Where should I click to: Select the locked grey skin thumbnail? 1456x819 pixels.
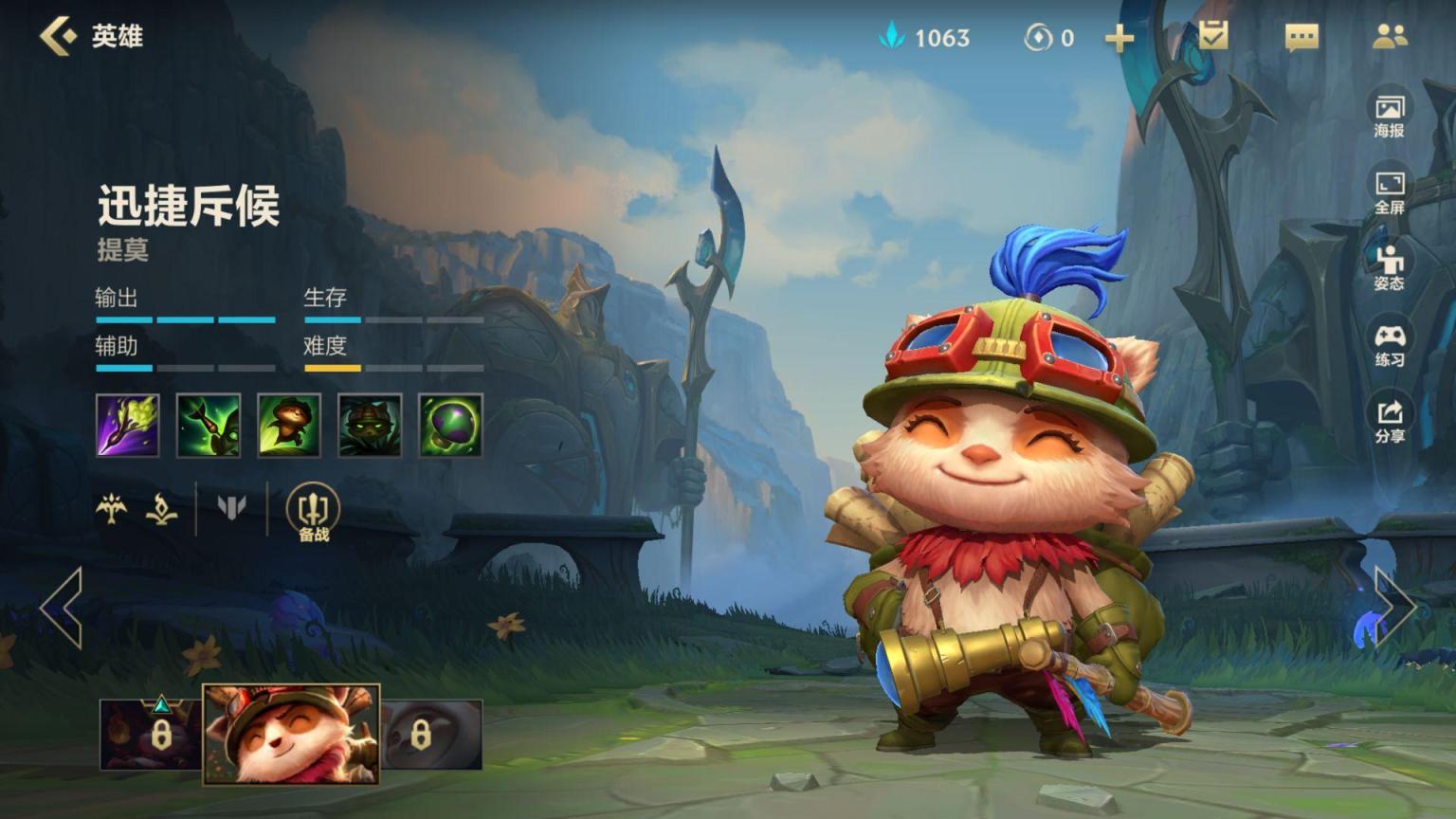[431, 735]
